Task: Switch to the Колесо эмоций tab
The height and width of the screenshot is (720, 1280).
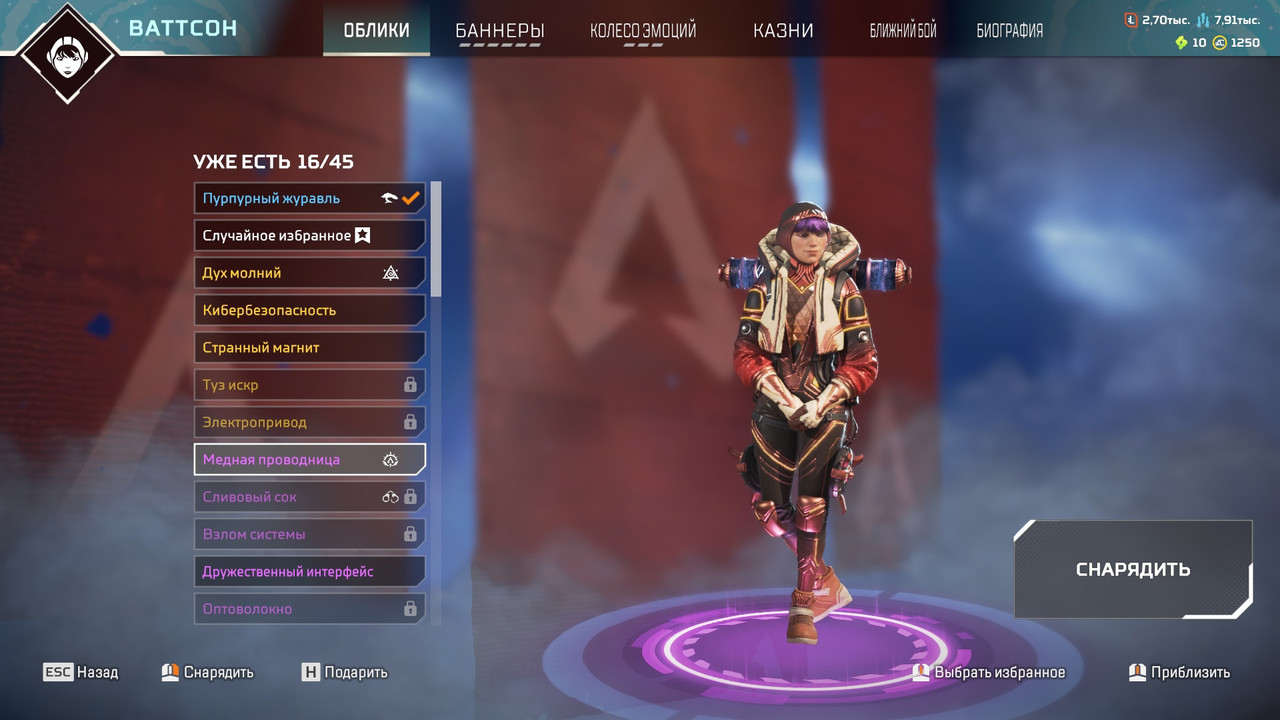Action: pyautogui.click(x=643, y=30)
